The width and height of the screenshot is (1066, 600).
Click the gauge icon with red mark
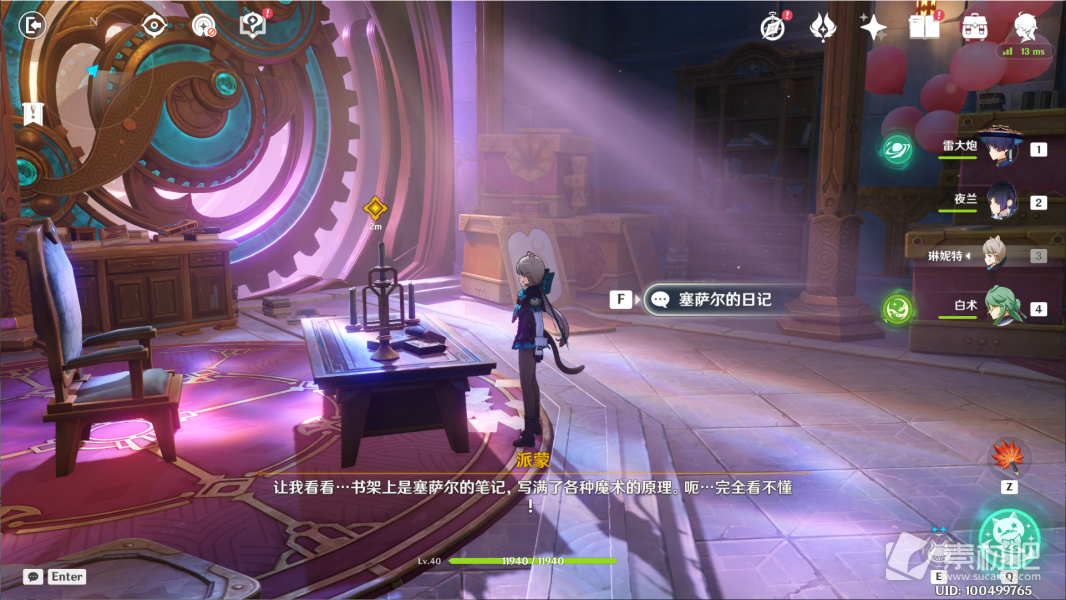tap(204, 26)
